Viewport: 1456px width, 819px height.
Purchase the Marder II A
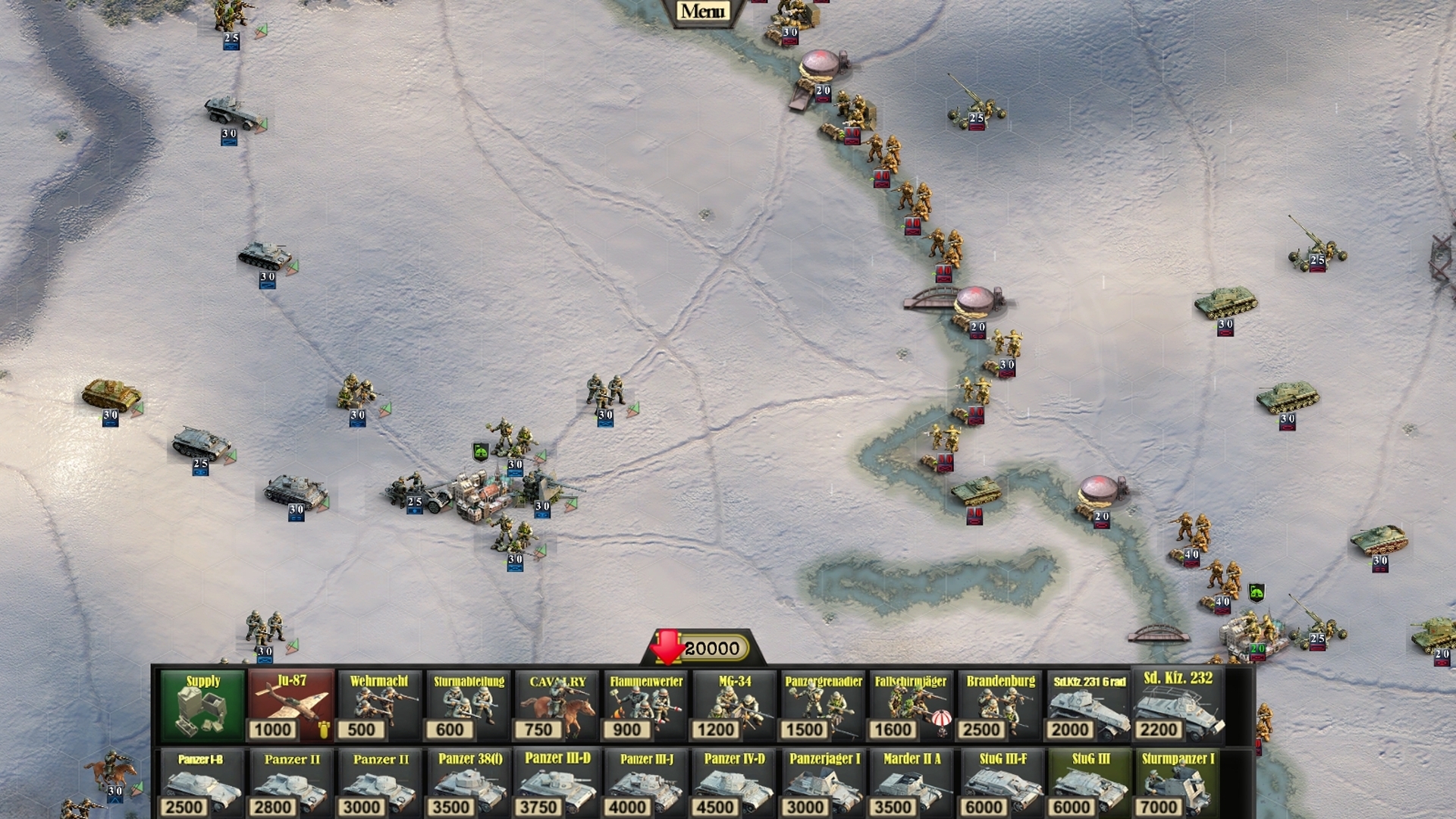click(912, 783)
